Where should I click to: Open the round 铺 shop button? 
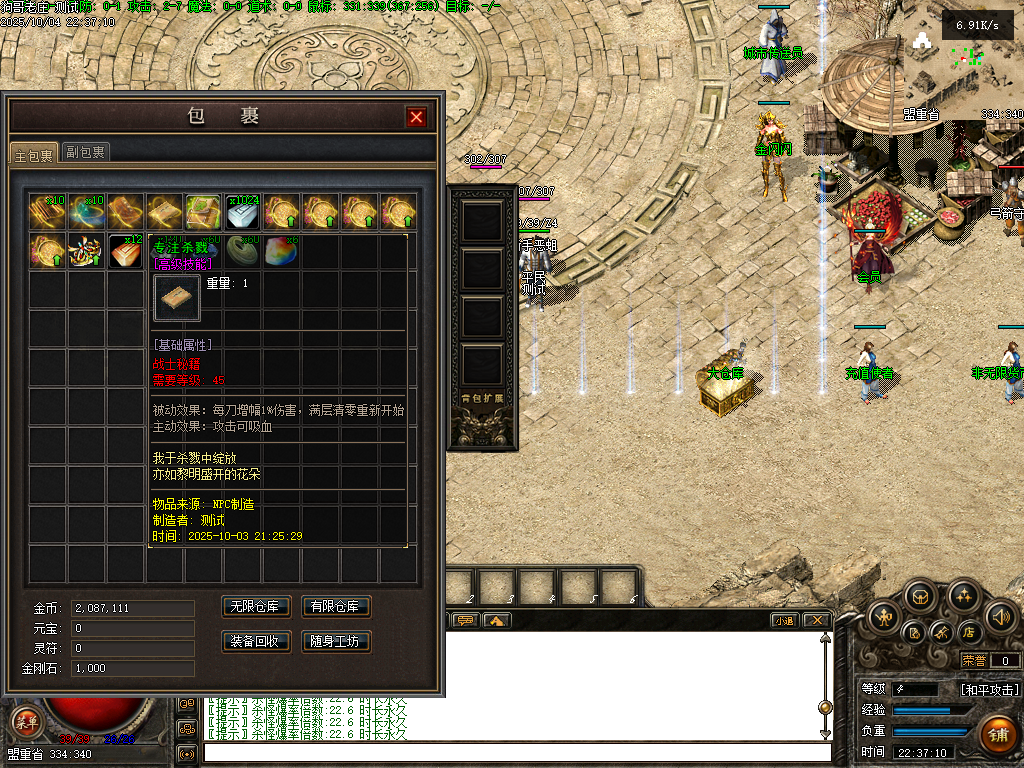[997, 735]
